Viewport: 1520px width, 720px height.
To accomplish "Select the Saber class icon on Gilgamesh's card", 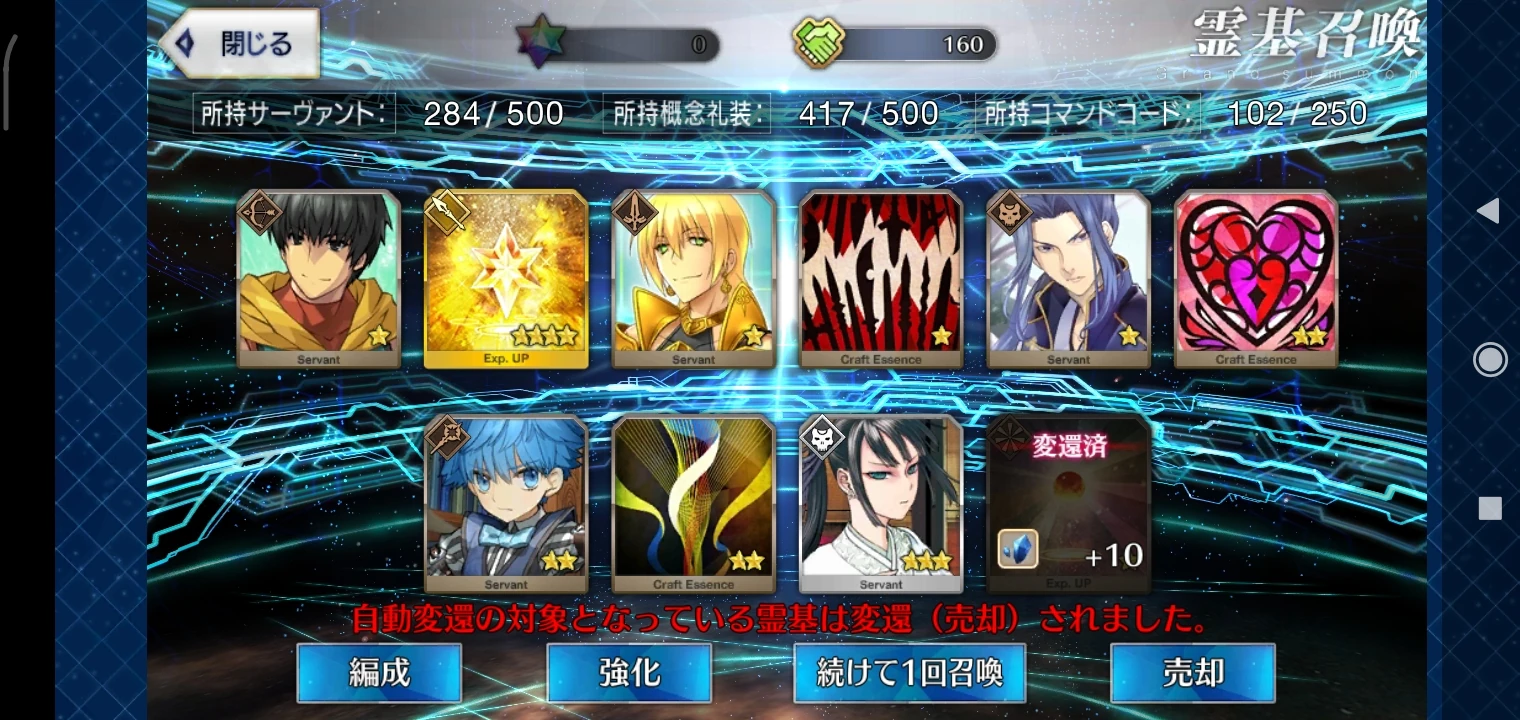I will [x=637, y=211].
